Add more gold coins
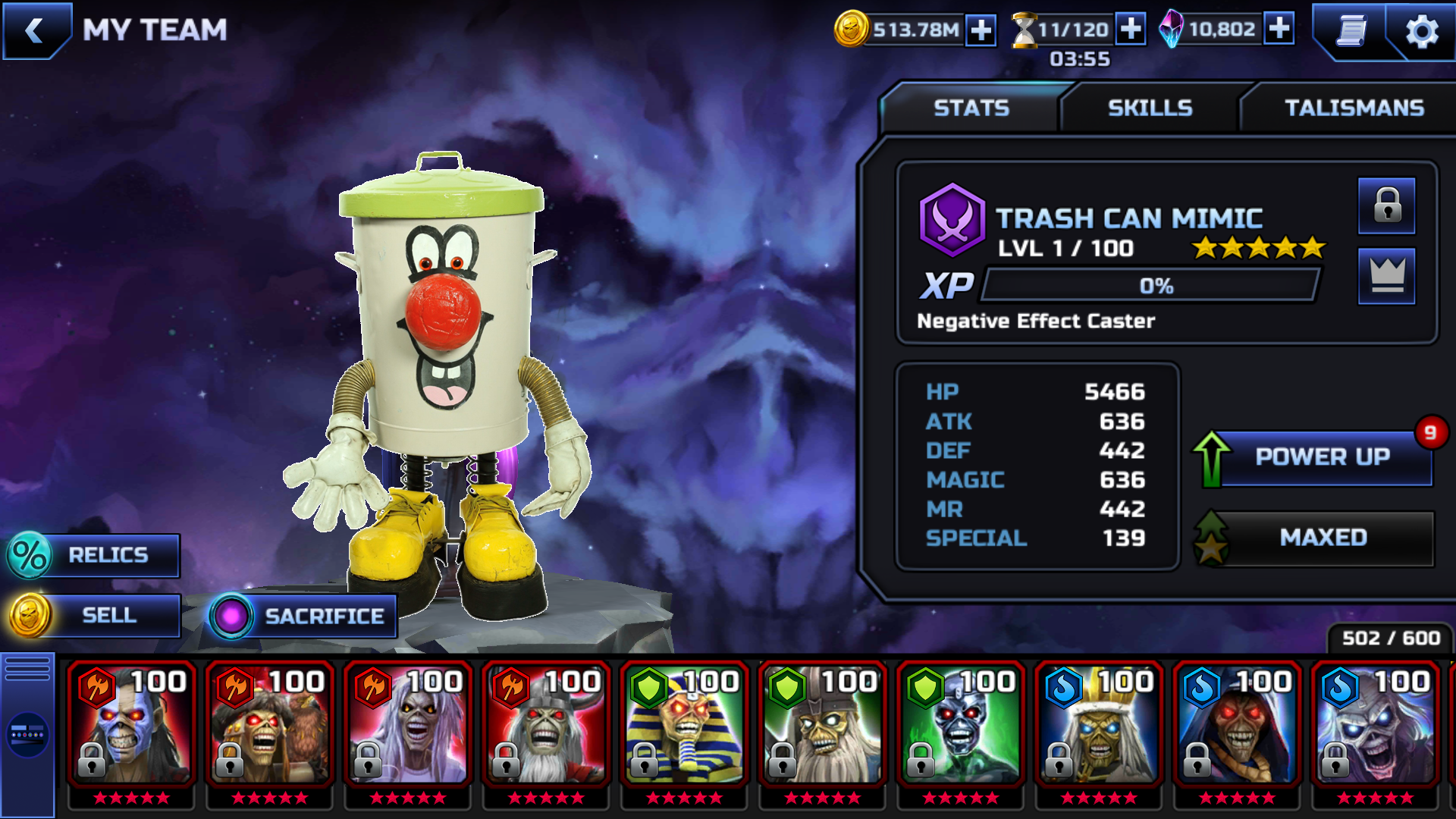The height and width of the screenshot is (819, 1456). [981, 30]
